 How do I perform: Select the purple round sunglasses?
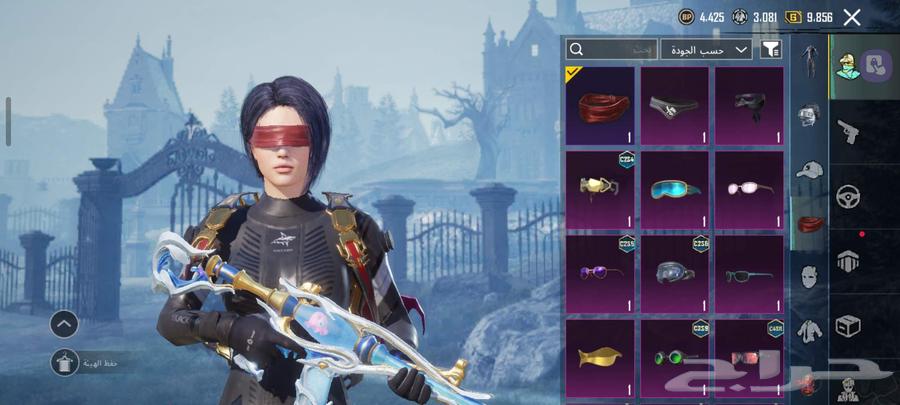pyautogui.click(x=600, y=272)
